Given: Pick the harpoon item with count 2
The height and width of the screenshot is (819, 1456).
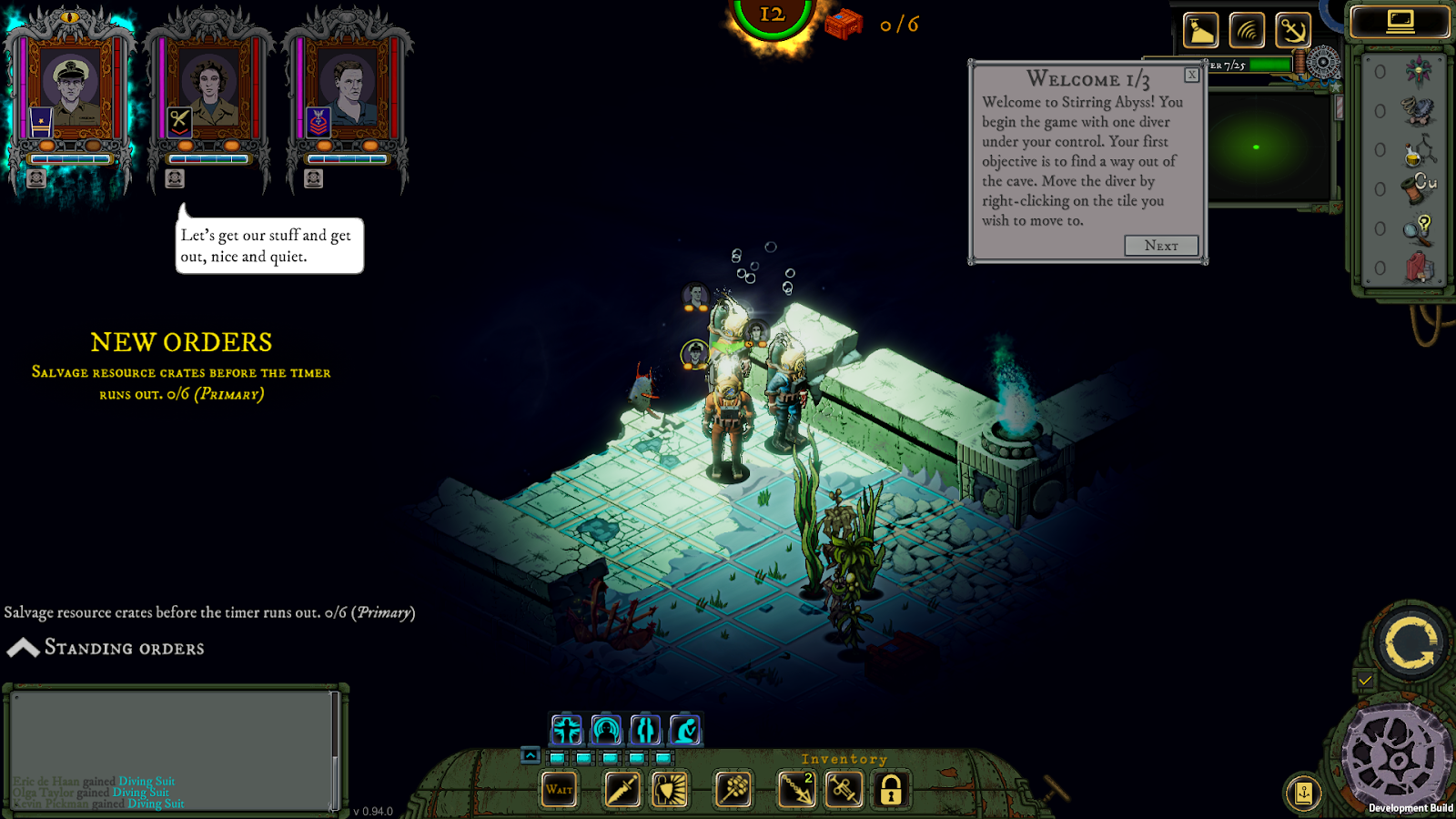Looking at the screenshot, I should point(796,789).
